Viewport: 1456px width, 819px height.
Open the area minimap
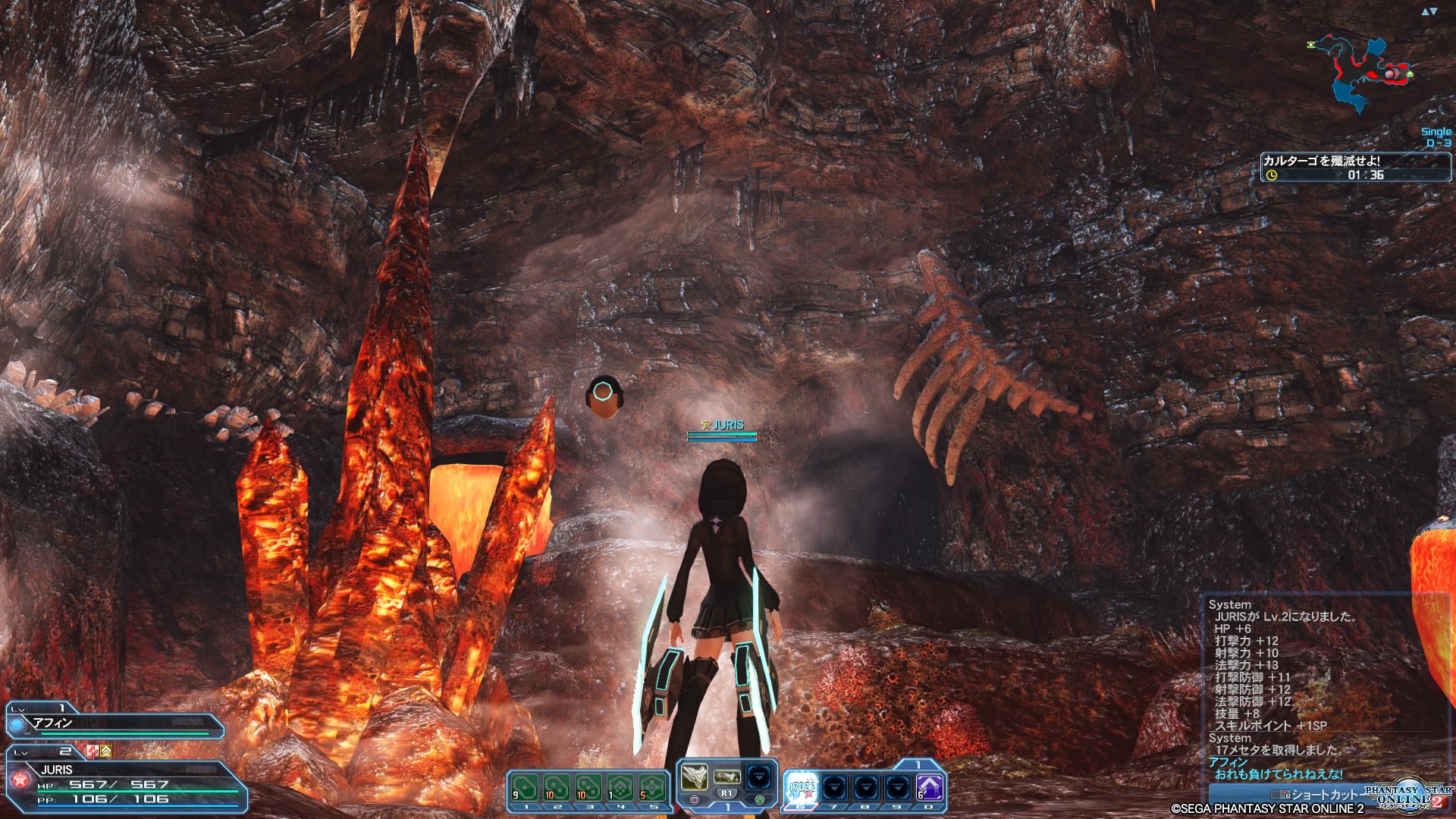1361,72
